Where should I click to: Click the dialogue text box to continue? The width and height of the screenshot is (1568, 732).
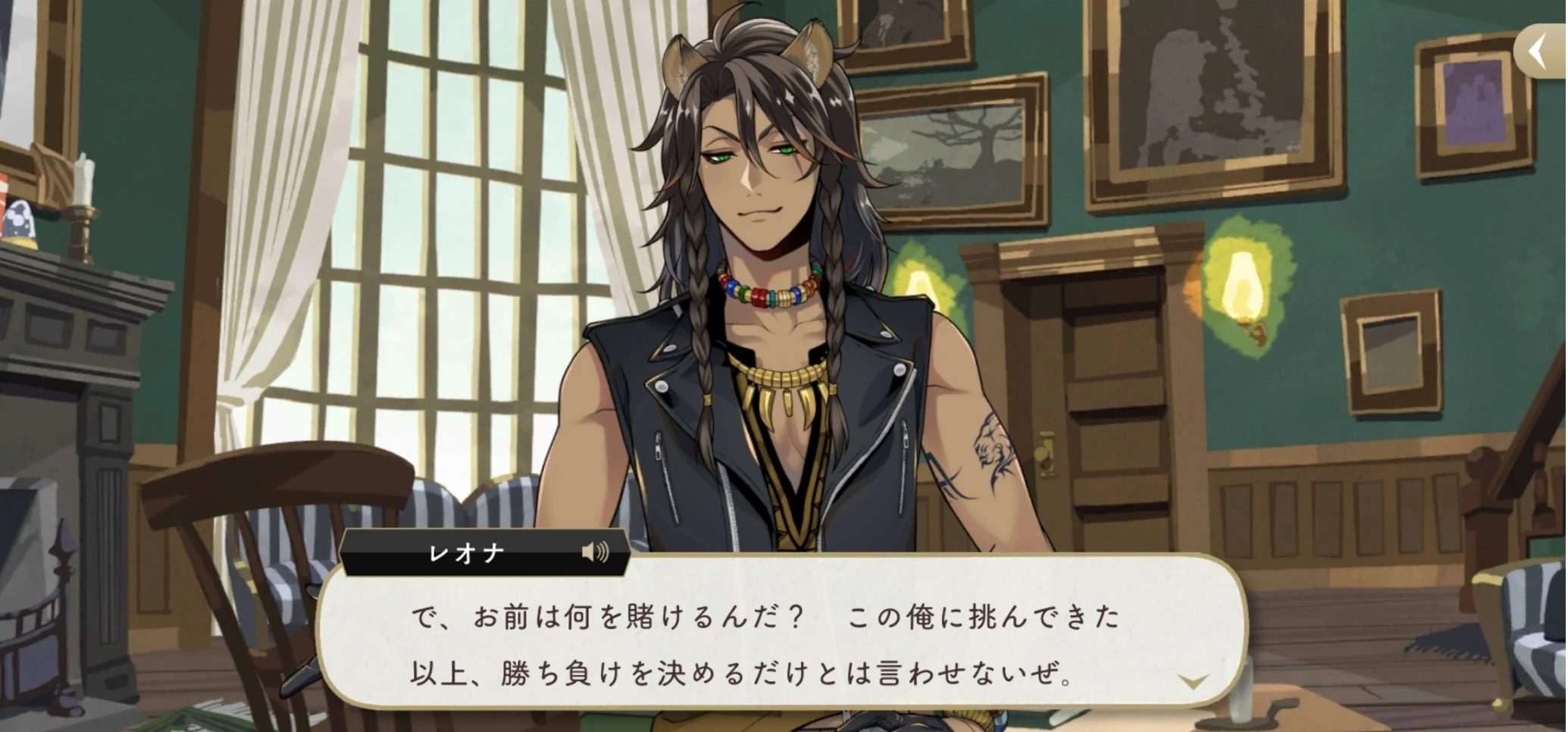point(781,644)
